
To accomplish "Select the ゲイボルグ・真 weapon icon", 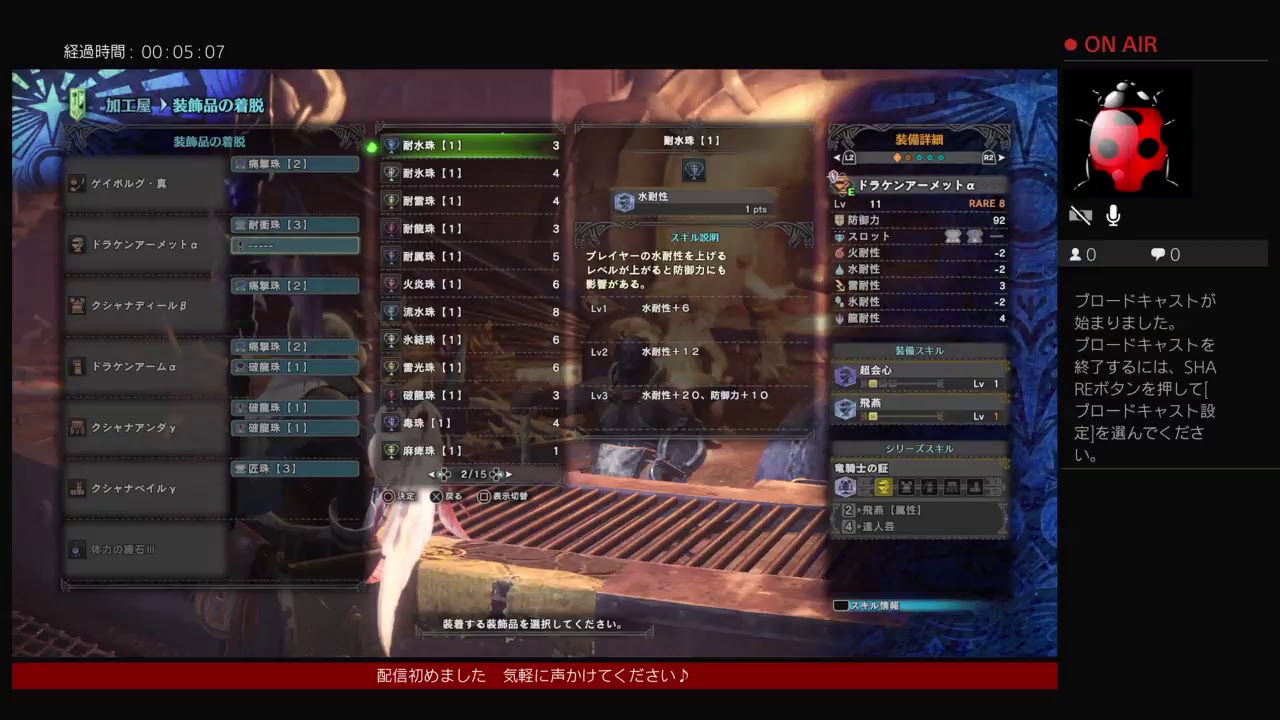I will click(76, 182).
